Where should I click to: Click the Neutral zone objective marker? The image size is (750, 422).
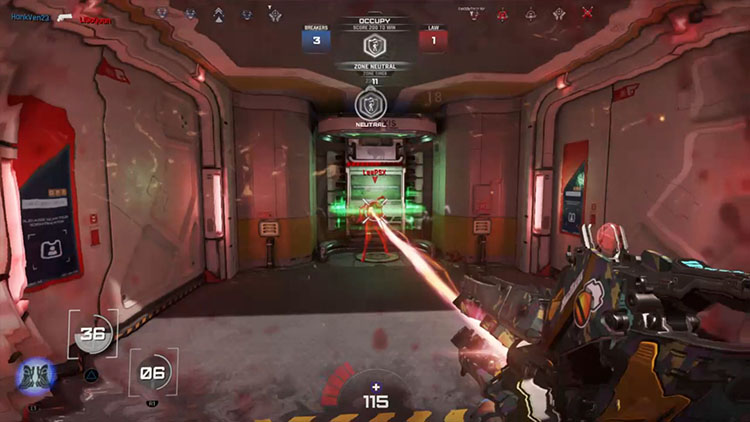pyautogui.click(x=369, y=104)
